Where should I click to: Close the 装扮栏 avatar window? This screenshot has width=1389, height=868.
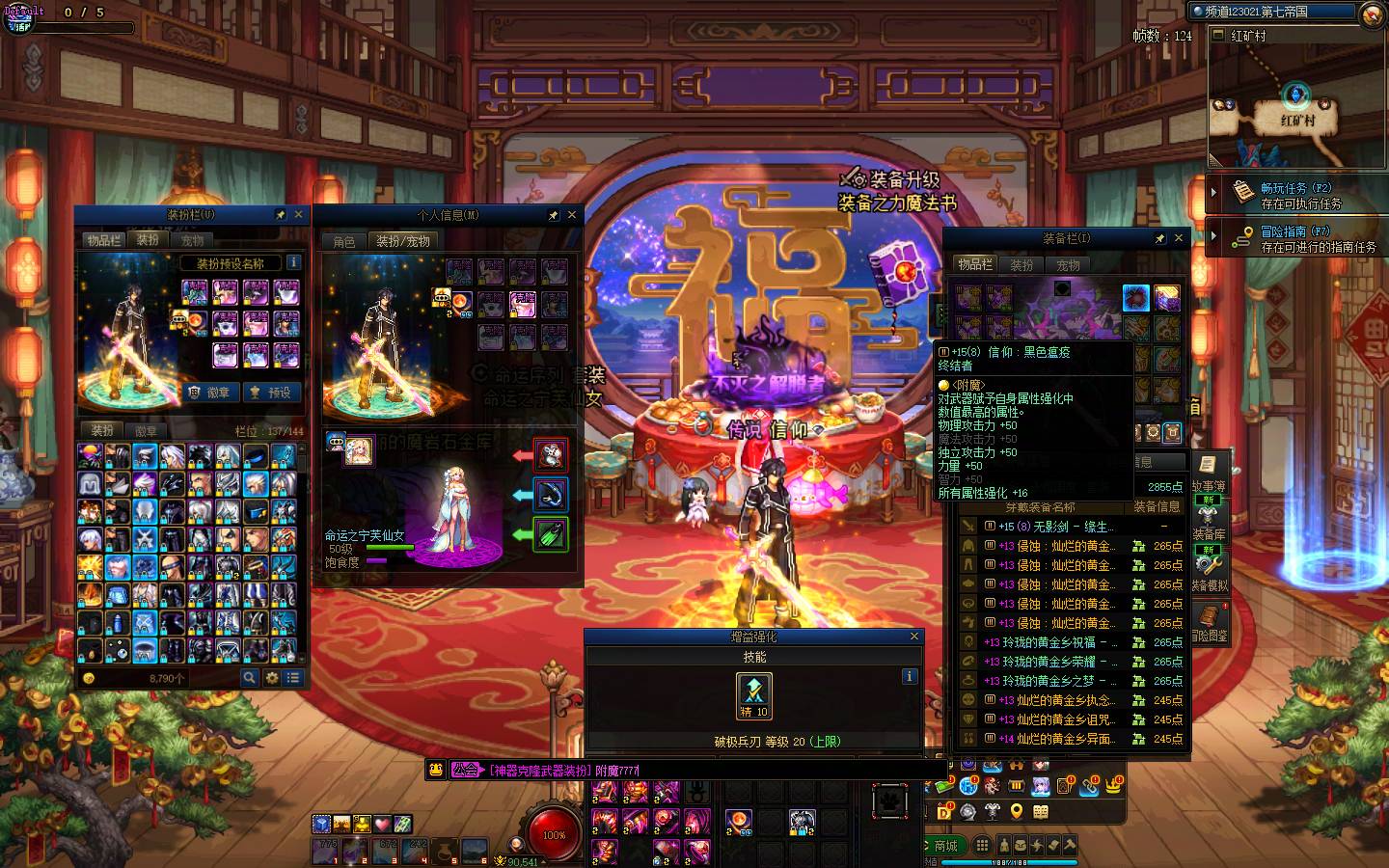point(299,215)
